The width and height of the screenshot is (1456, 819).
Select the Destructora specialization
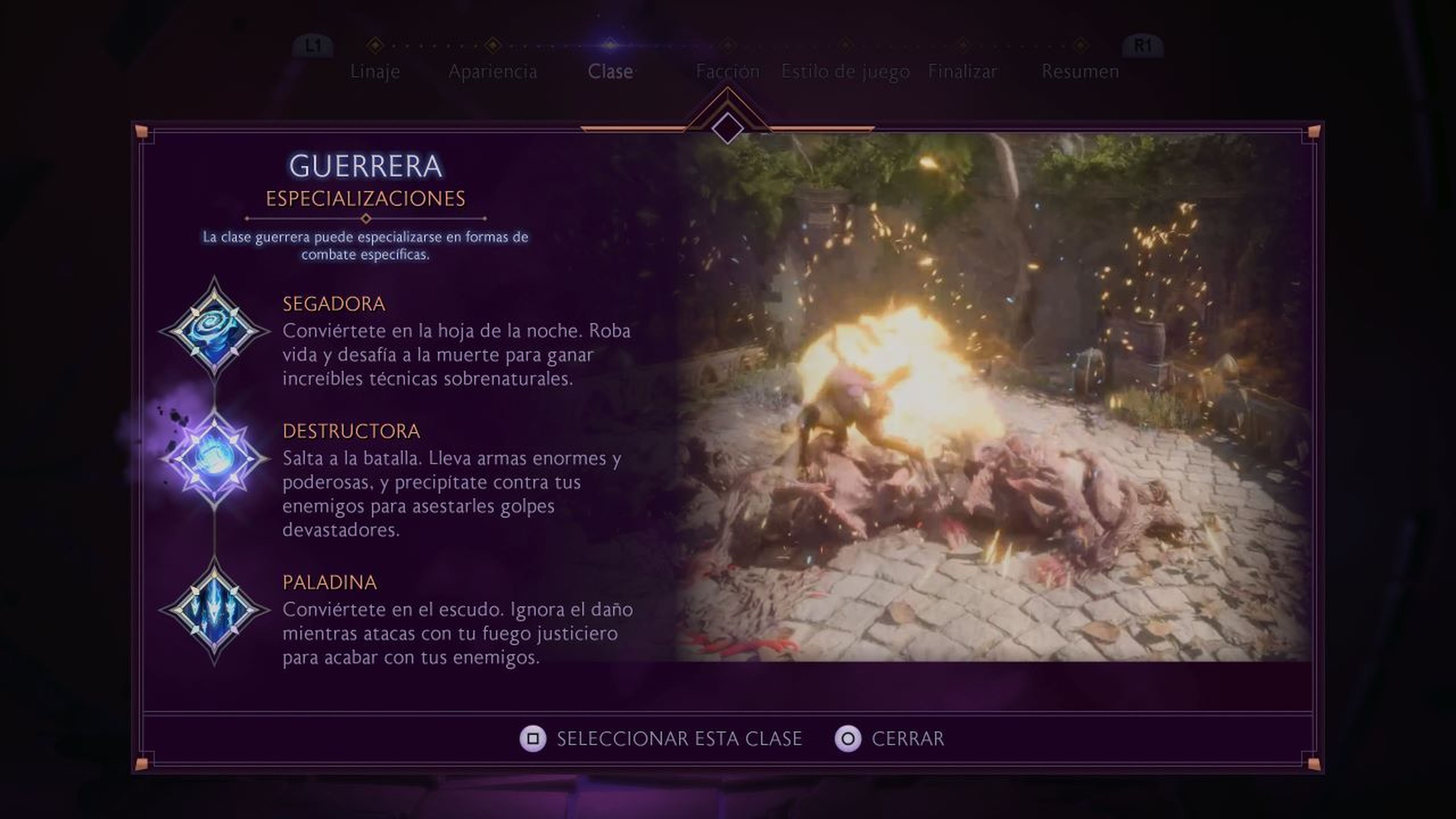(351, 431)
